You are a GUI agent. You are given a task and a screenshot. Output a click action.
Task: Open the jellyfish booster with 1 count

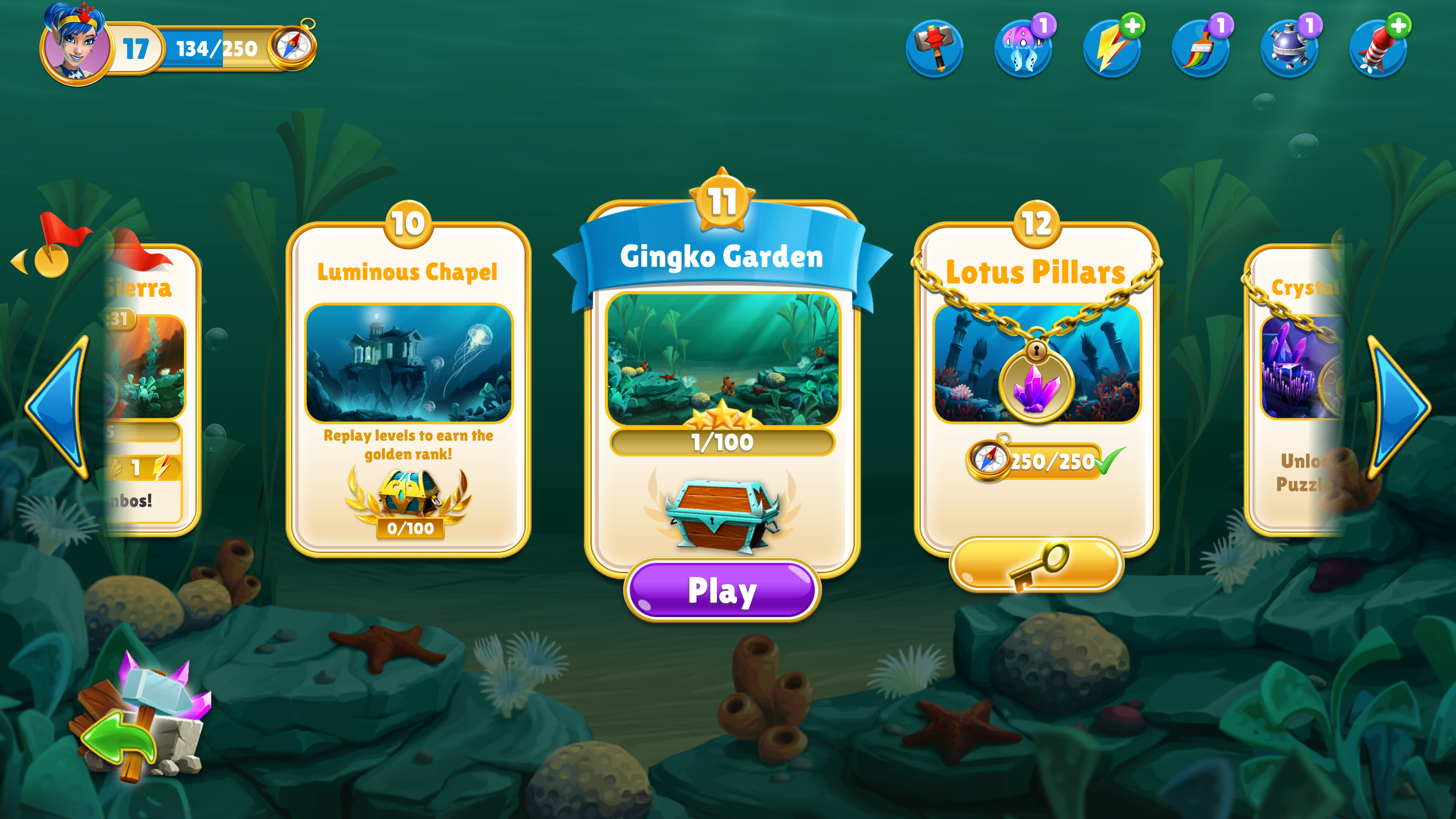1023,48
